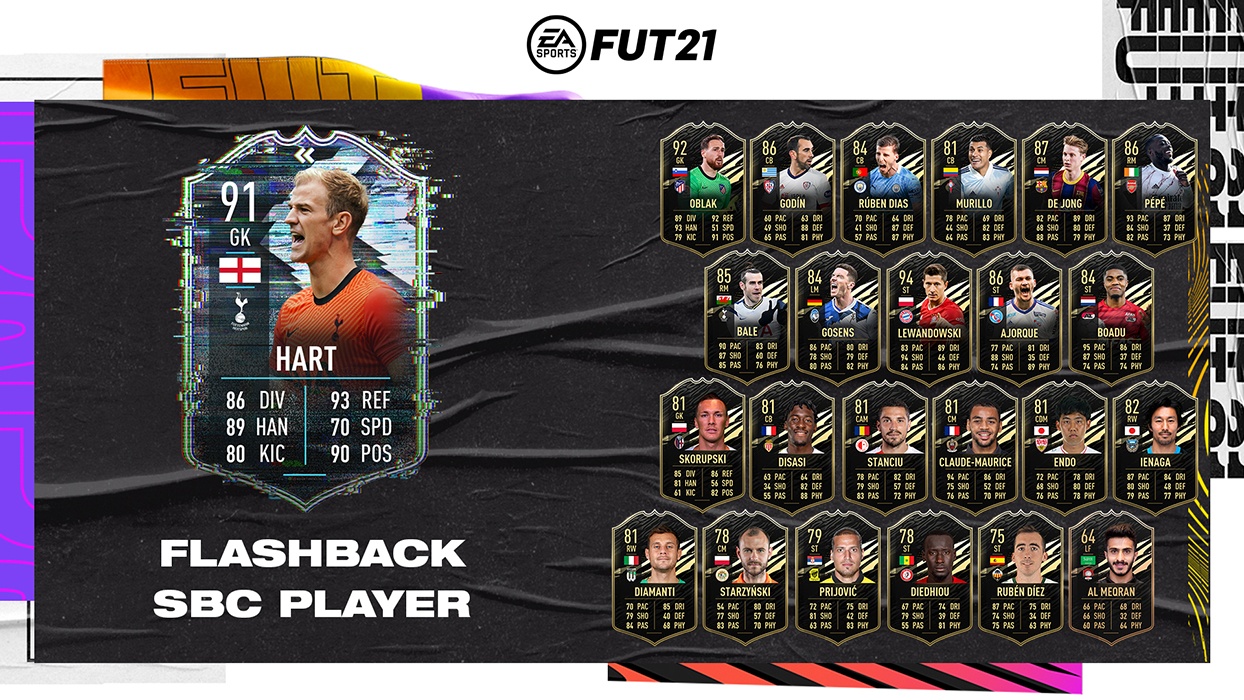Select the Boadu striker card
Viewport: 1244px width, 700px height.
1109,320
